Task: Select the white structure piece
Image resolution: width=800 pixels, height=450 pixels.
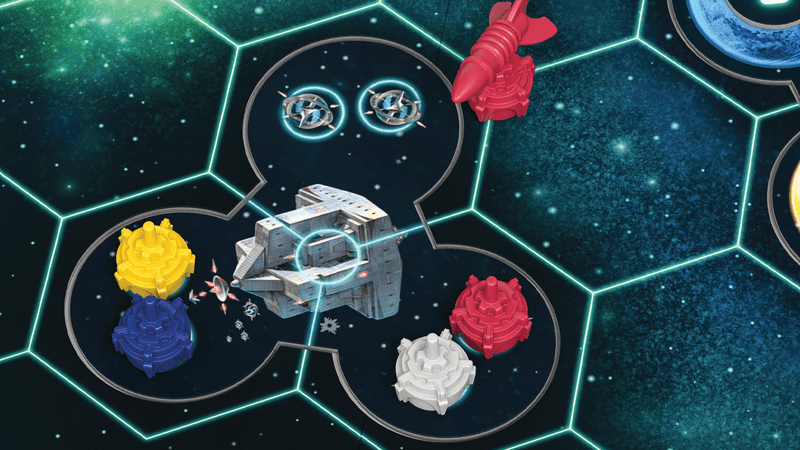Action: [432, 368]
